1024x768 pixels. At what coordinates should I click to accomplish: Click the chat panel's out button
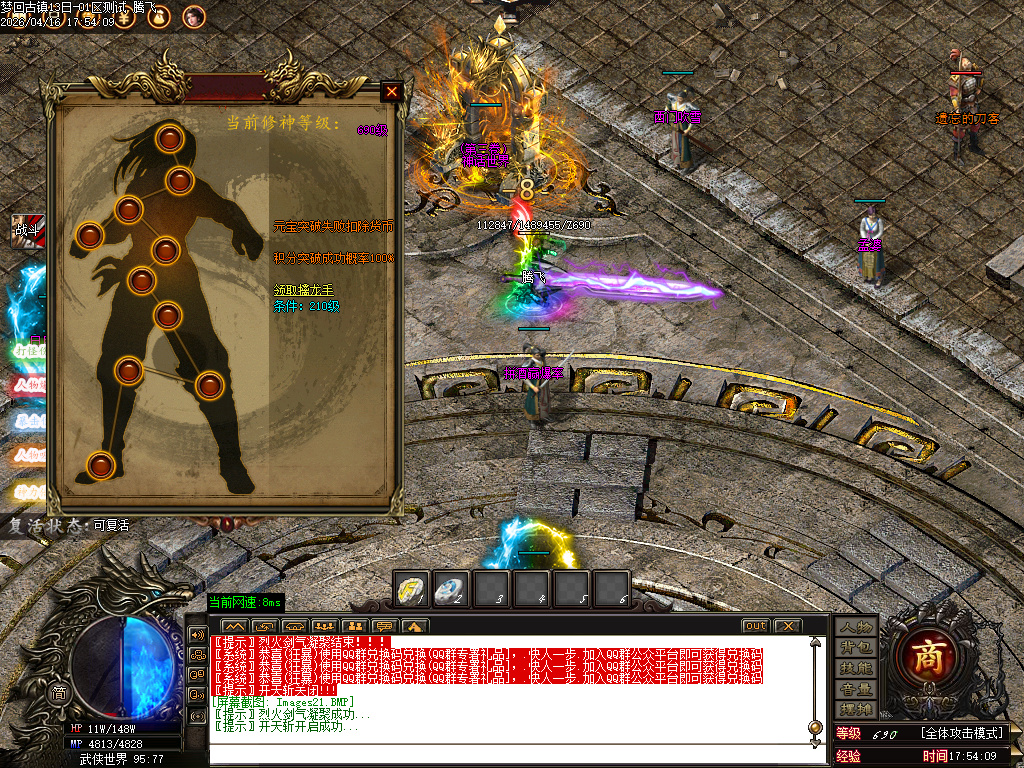(x=755, y=626)
